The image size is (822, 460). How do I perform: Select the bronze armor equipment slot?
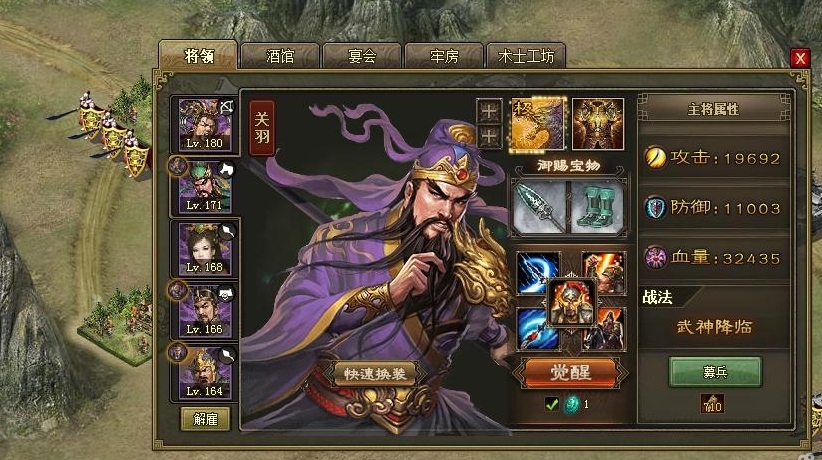[x=597, y=123]
